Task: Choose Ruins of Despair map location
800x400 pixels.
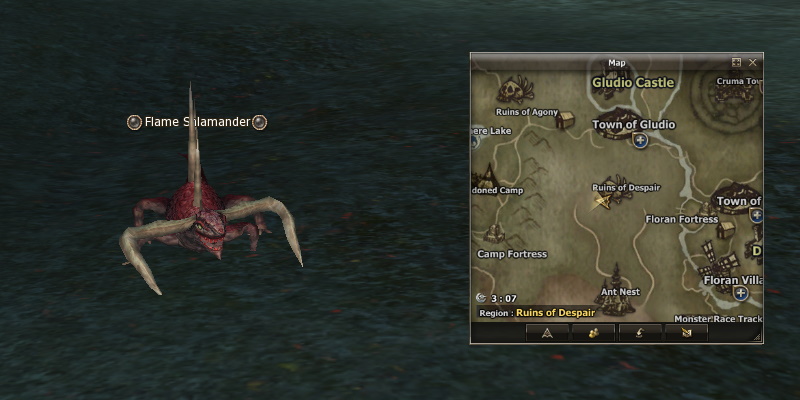Action: click(624, 187)
